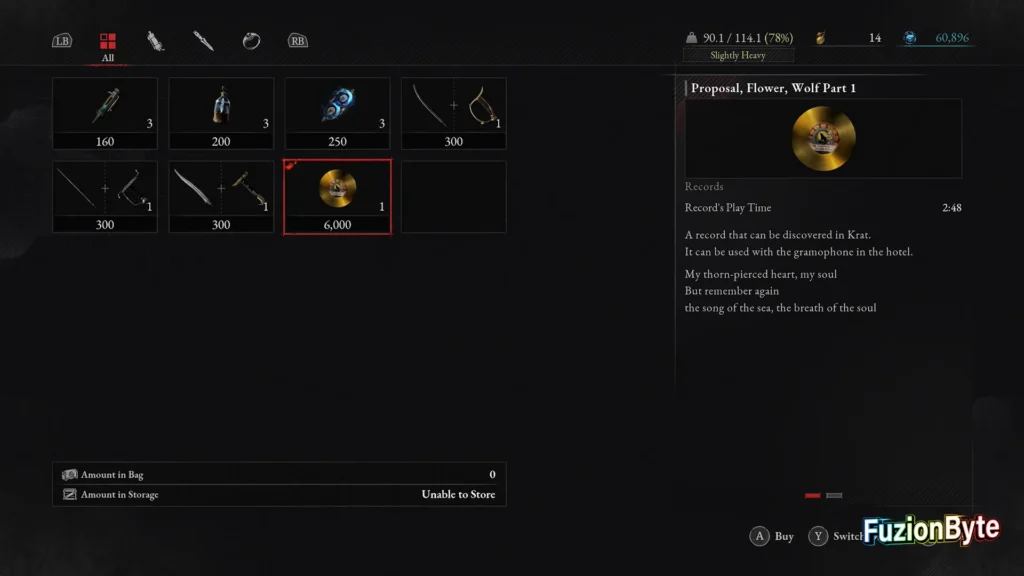The width and height of the screenshot is (1024, 576).
Task: Pick the blue glowing item priced 250
Action: click(337, 113)
